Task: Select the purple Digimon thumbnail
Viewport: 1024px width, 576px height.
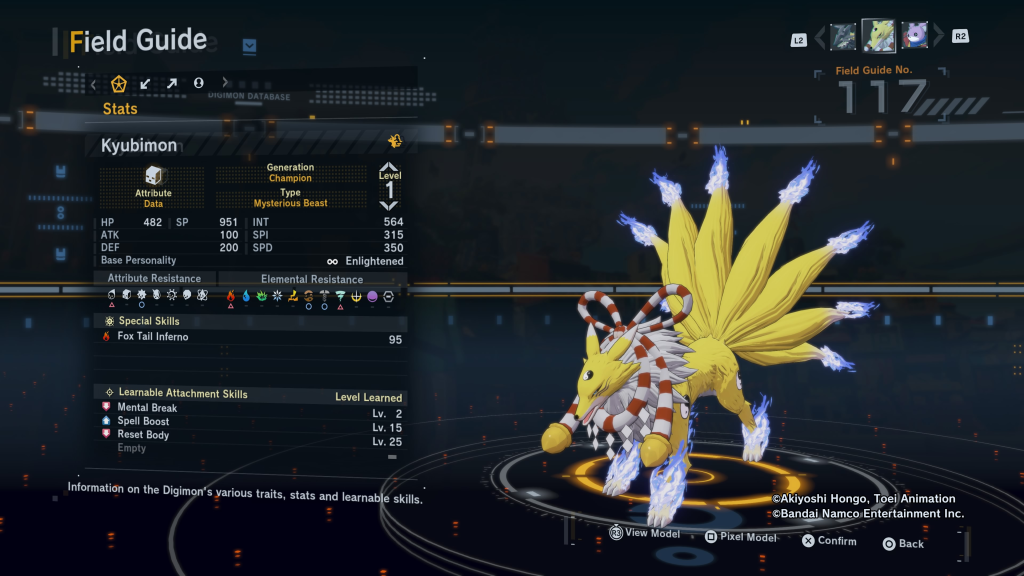Action: point(914,37)
